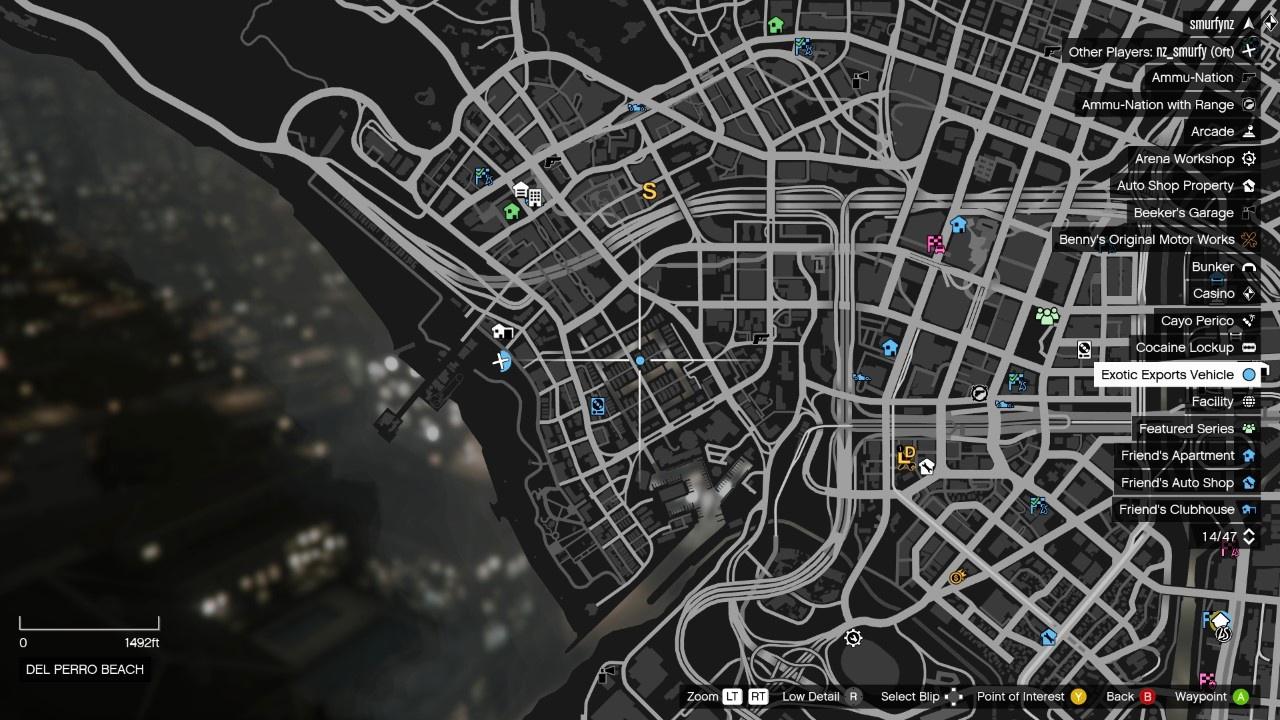1280x720 pixels.
Task: Choose Ammu-Nation with Range in legend
Action: pos(1157,105)
